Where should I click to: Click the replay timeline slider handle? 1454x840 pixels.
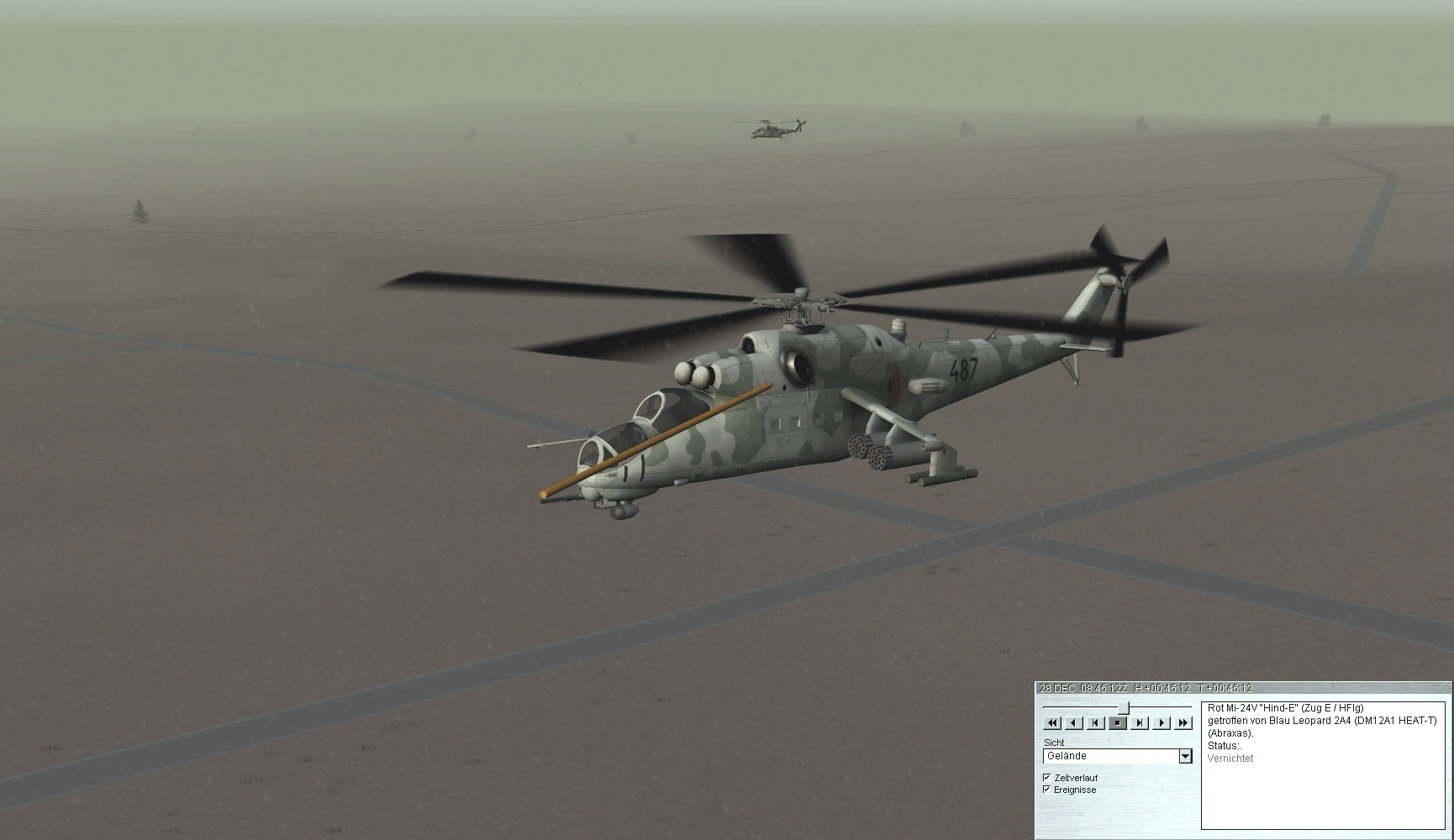tap(1123, 707)
